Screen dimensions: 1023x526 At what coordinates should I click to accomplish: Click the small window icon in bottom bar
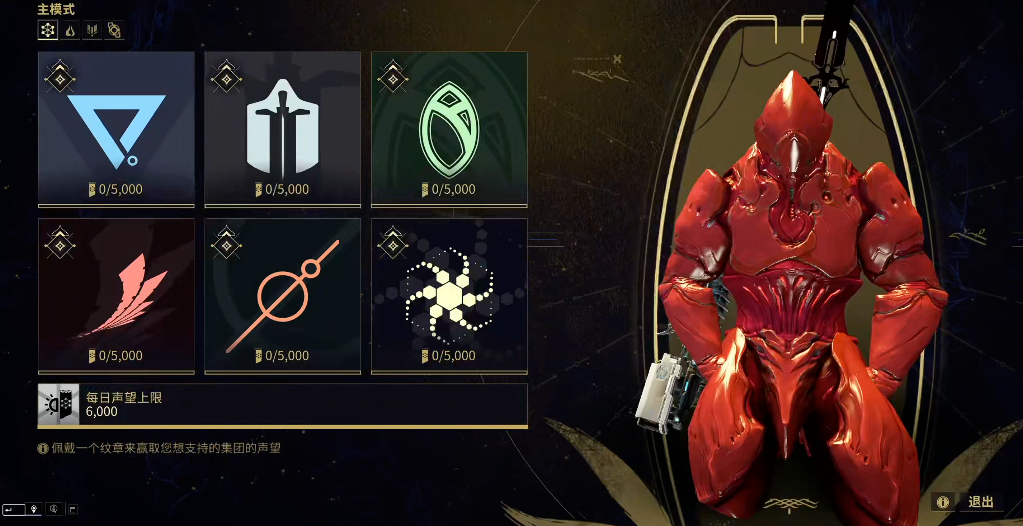[x=73, y=509]
